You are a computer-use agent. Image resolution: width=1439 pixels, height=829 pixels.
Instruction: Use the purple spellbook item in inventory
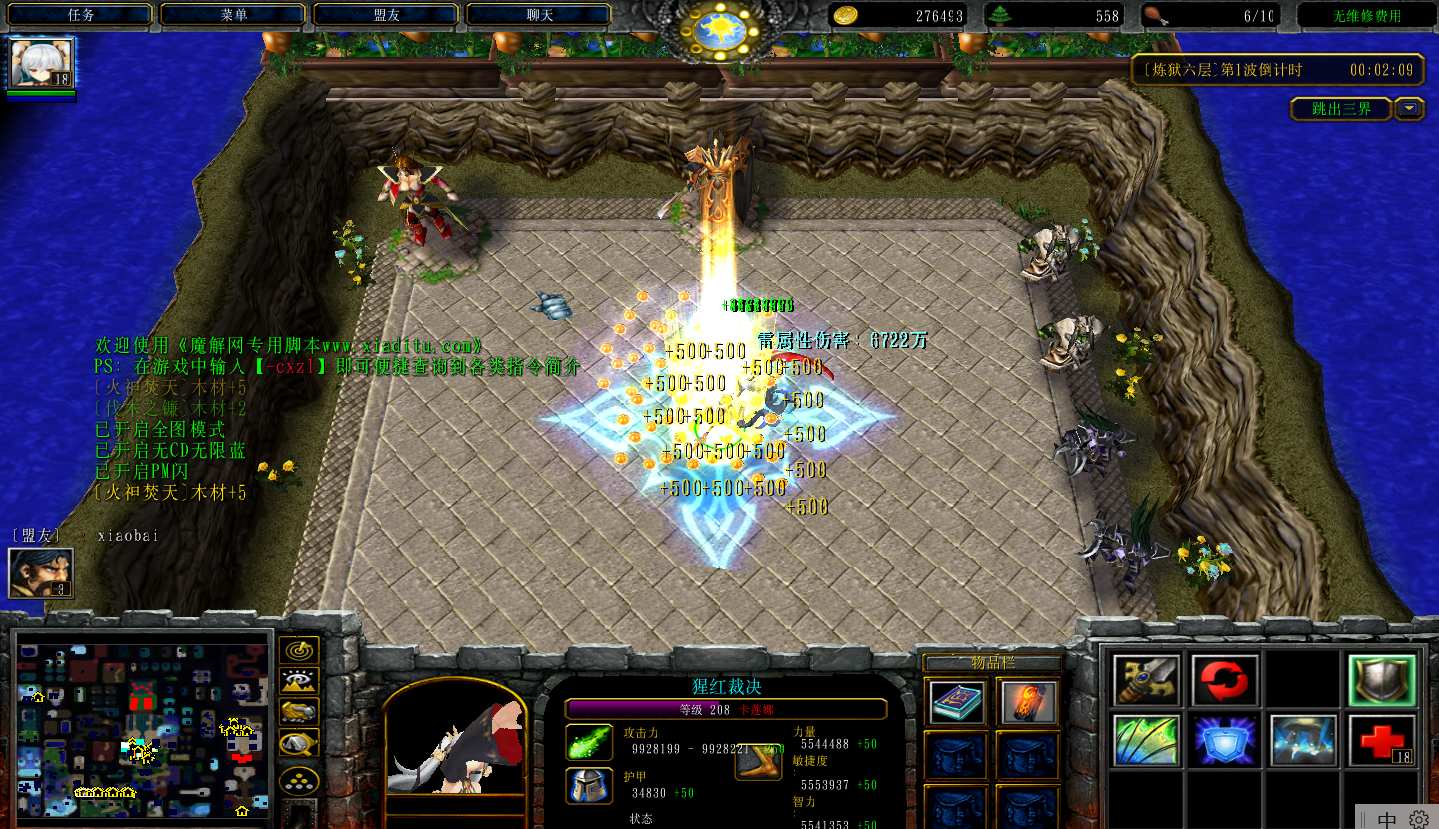coord(956,702)
